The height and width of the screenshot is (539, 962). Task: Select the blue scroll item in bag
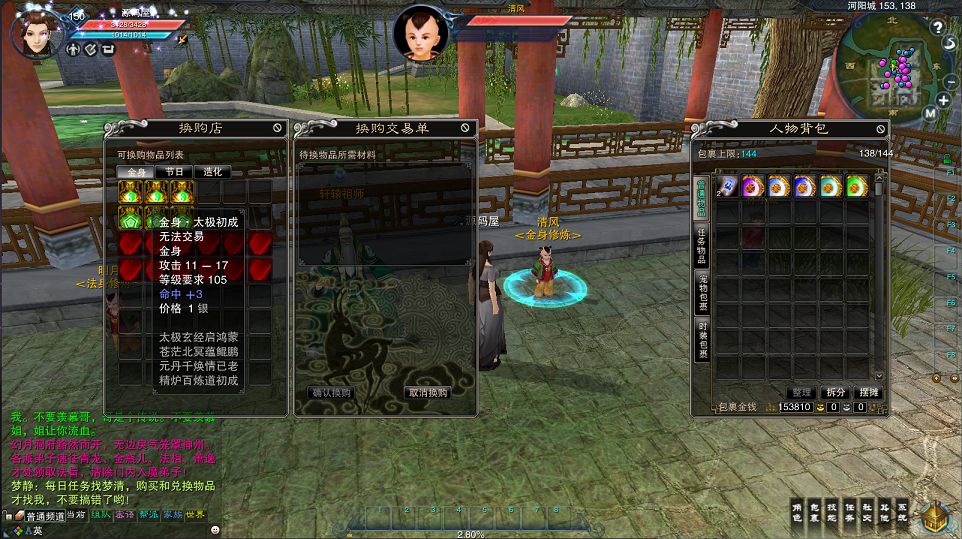(x=726, y=185)
